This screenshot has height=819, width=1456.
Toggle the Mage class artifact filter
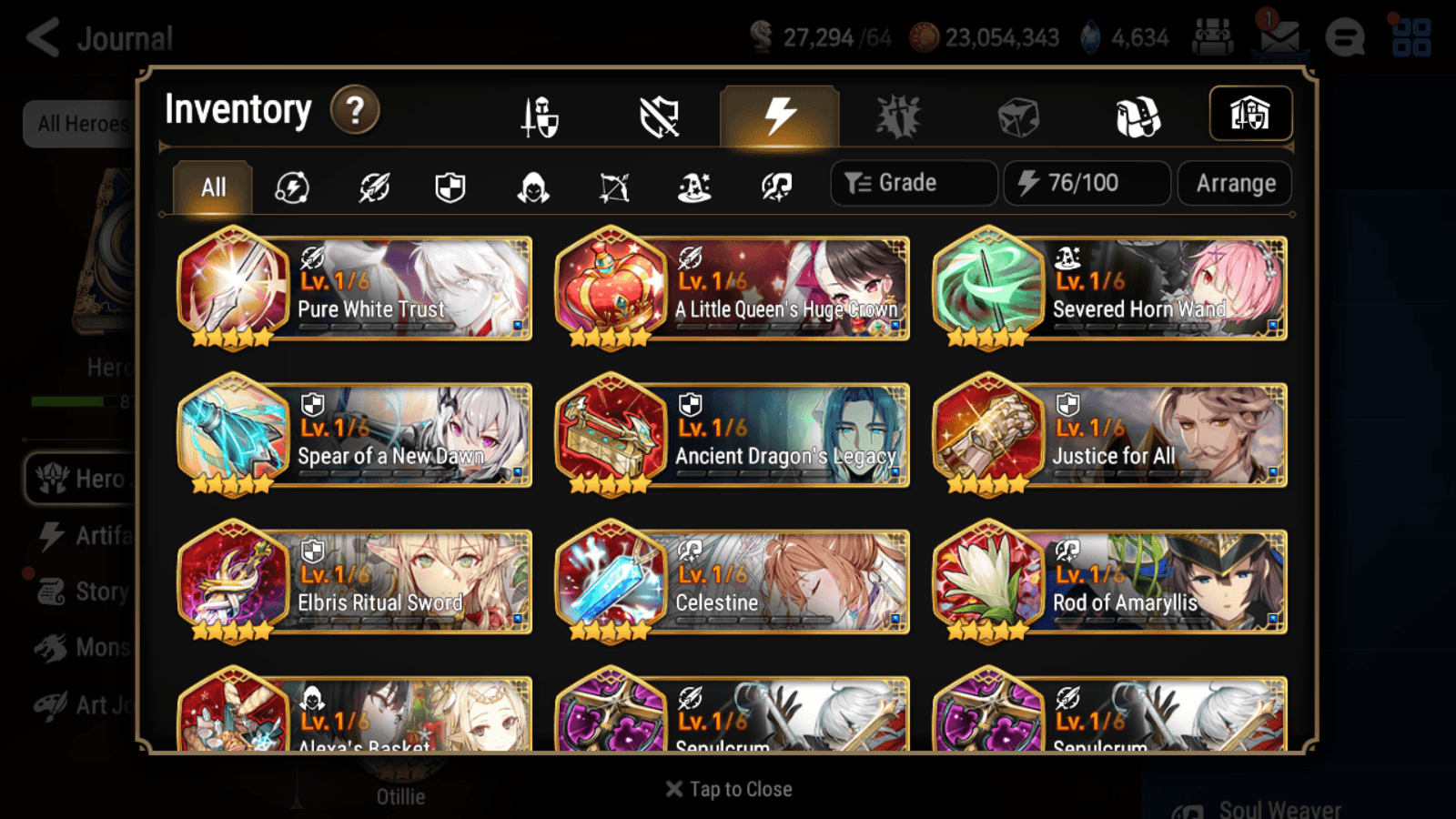click(x=693, y=187)
